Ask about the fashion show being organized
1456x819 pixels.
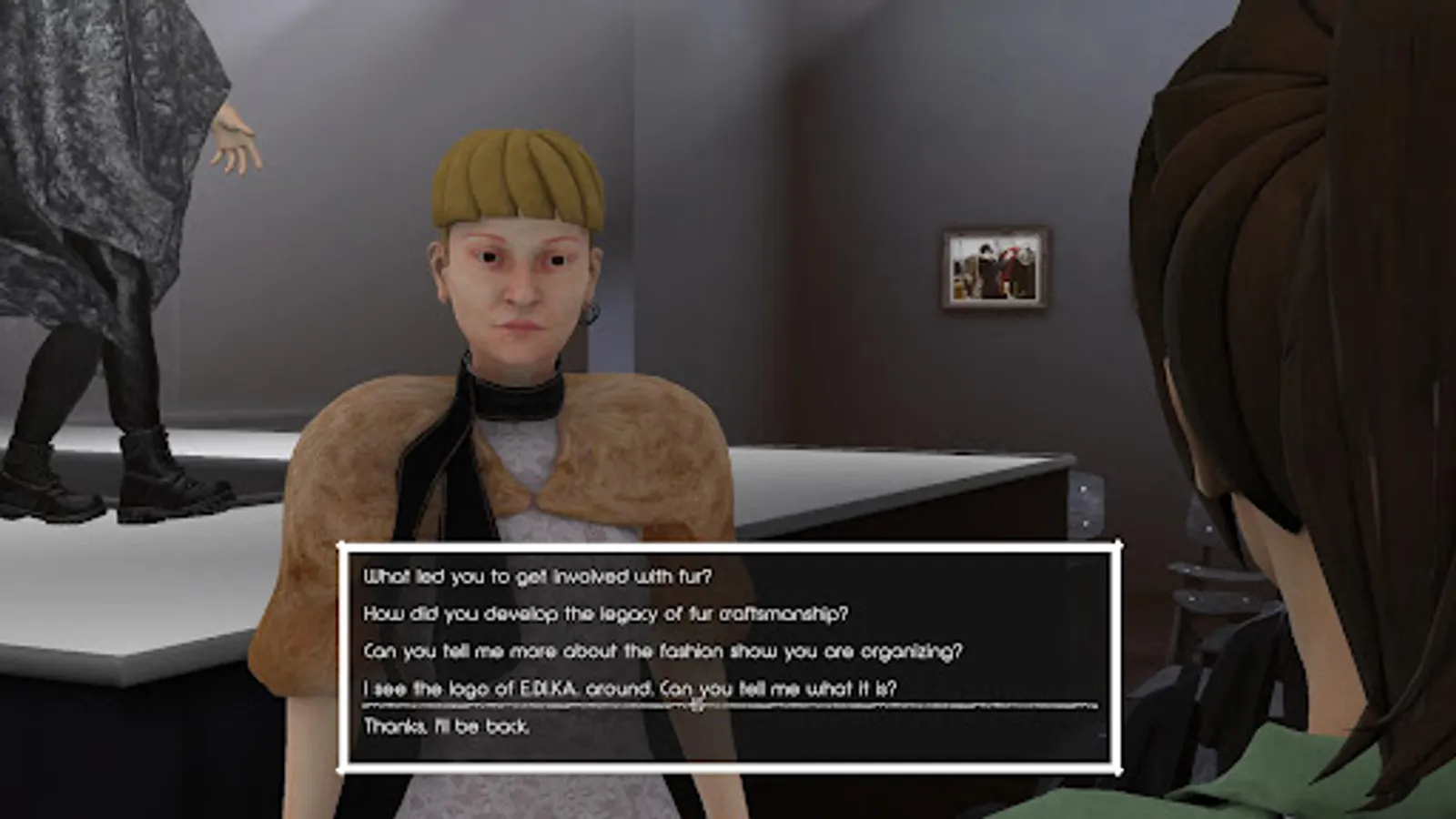click(x=664, y=651)
